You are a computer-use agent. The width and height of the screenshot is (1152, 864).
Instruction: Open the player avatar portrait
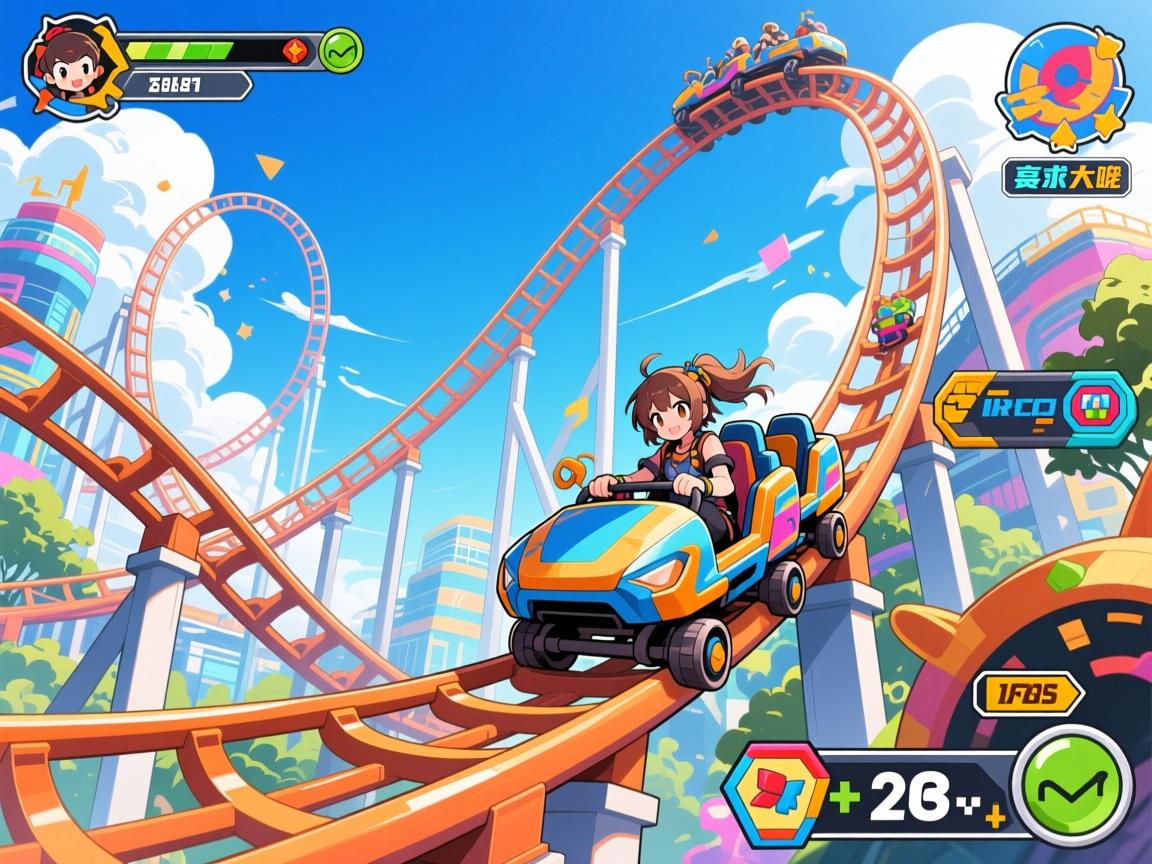72,65
